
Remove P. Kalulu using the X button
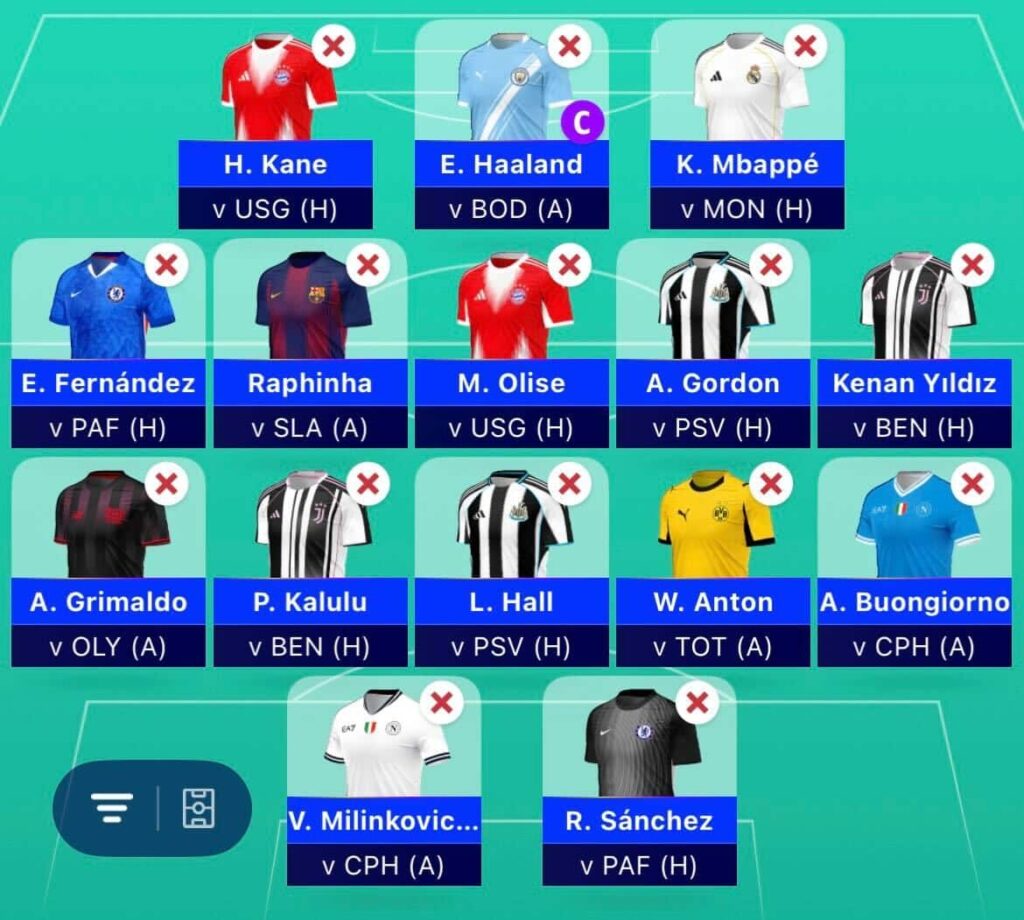(368, 484)
